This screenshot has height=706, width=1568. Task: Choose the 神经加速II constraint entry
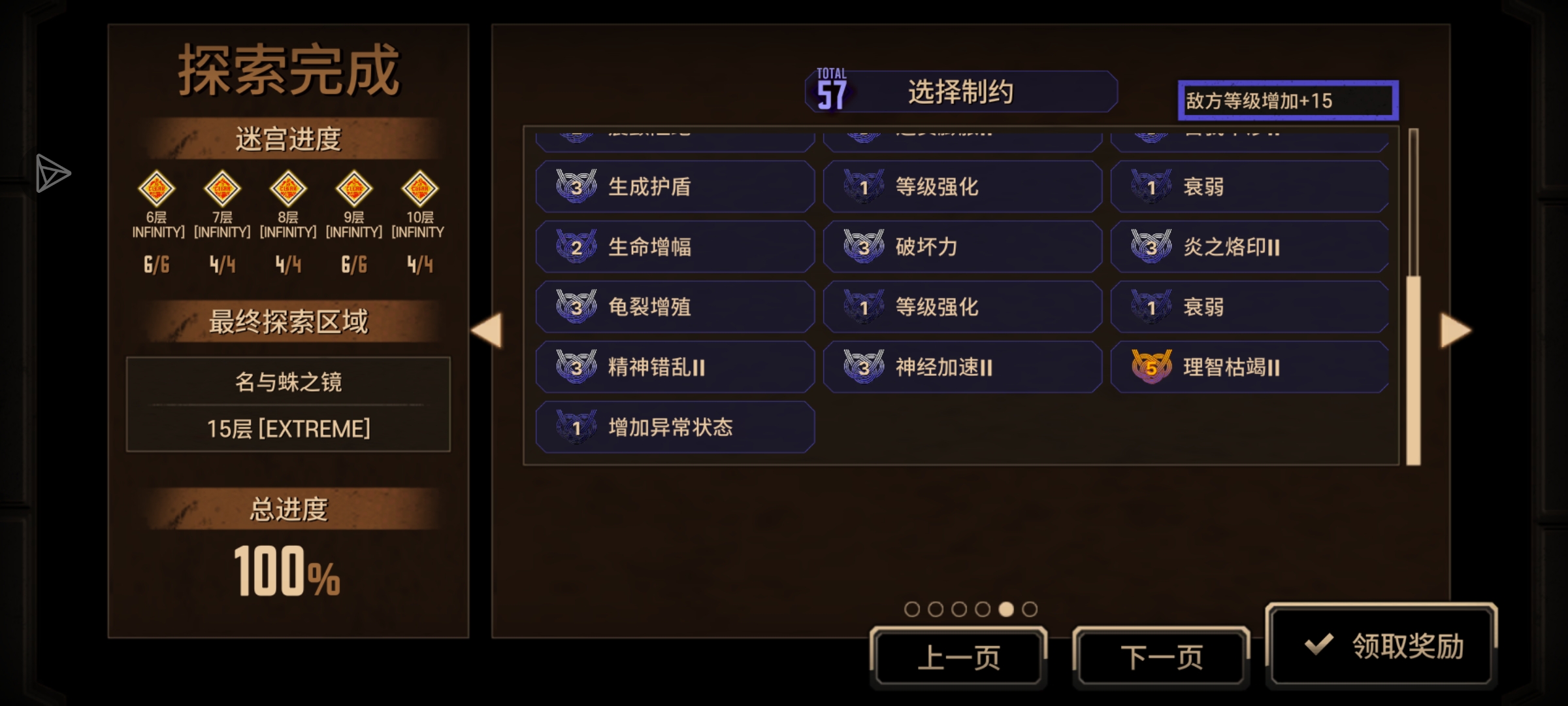tap(962, 367)
